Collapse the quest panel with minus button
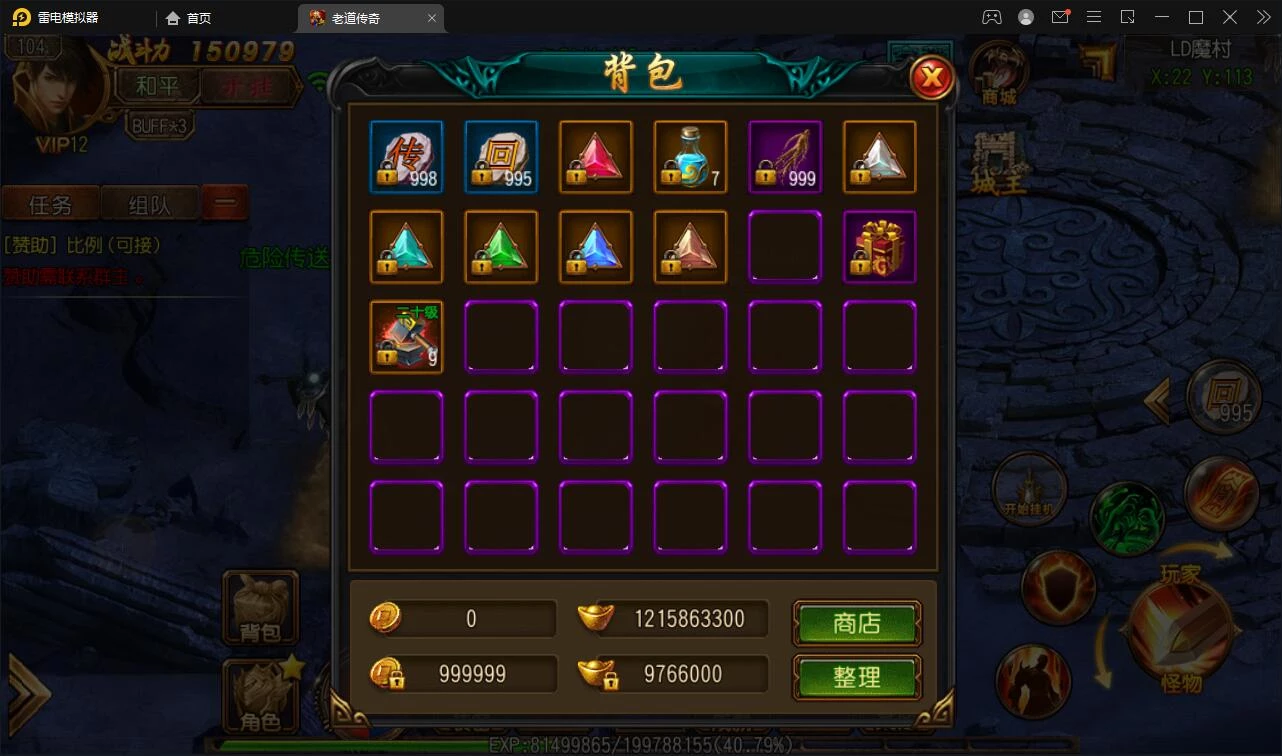 (x=225, y=203)
